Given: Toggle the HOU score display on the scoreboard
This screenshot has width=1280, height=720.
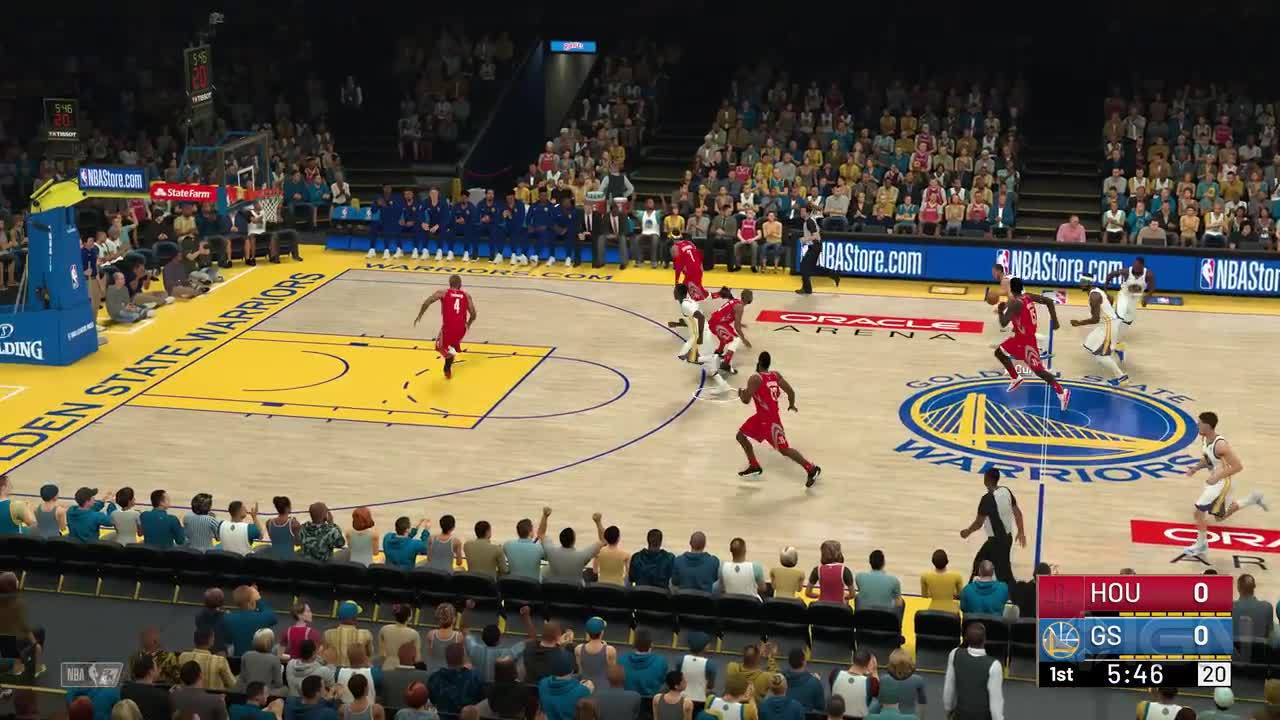Looking at the screenshot, I should coord(1203,591).
